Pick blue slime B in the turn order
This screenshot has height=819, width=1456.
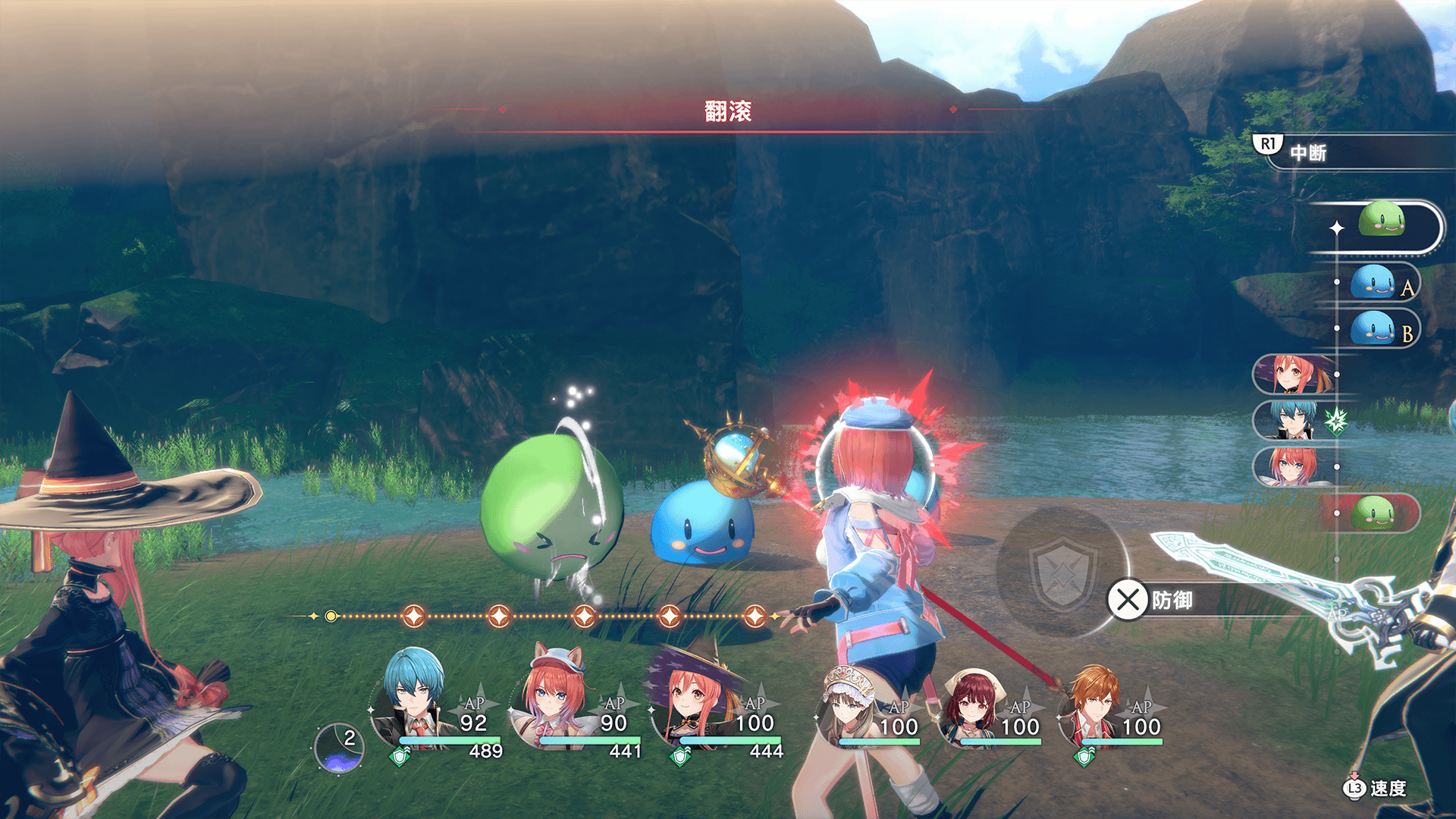click(1374, 330)
